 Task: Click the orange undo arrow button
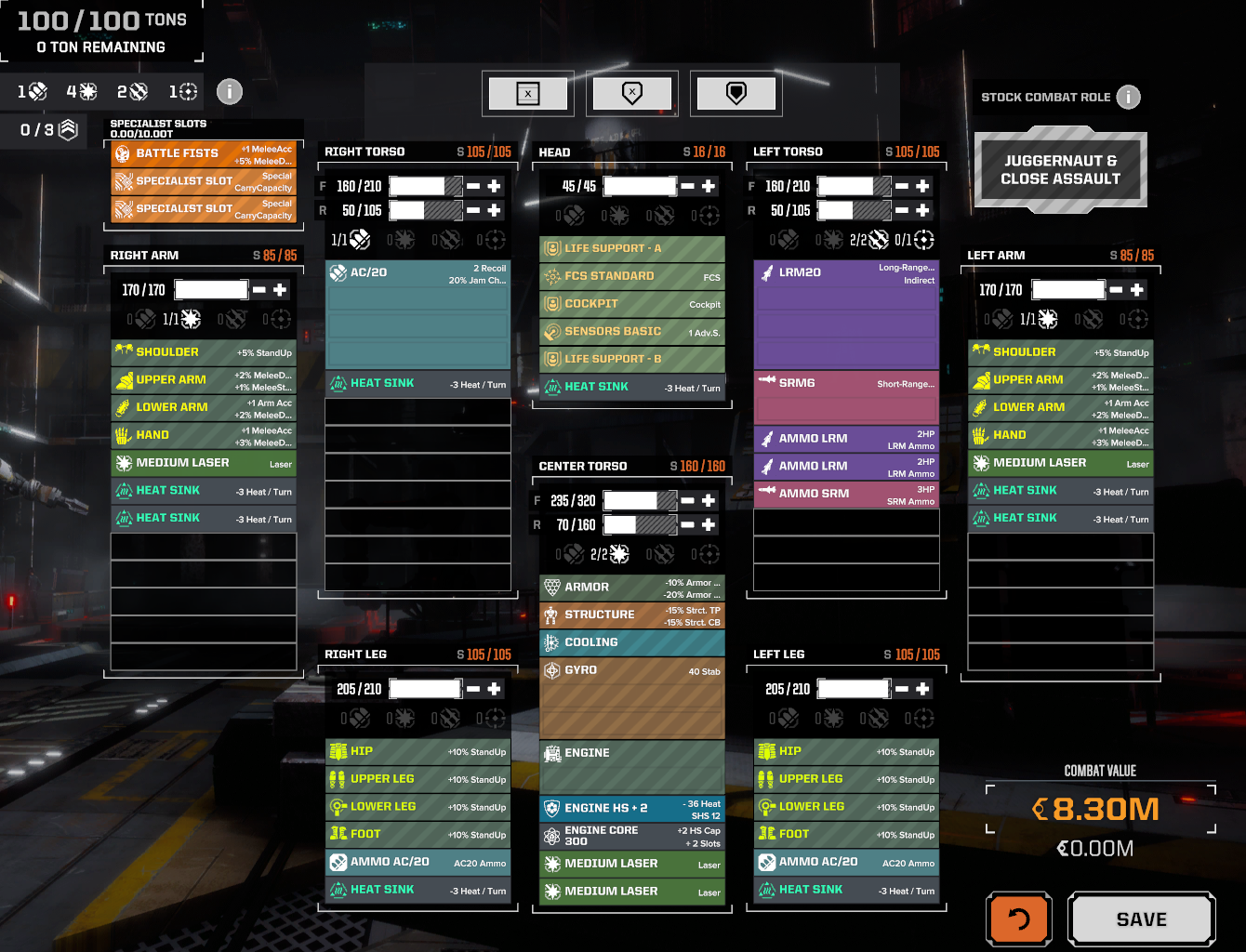(1019, 919)
